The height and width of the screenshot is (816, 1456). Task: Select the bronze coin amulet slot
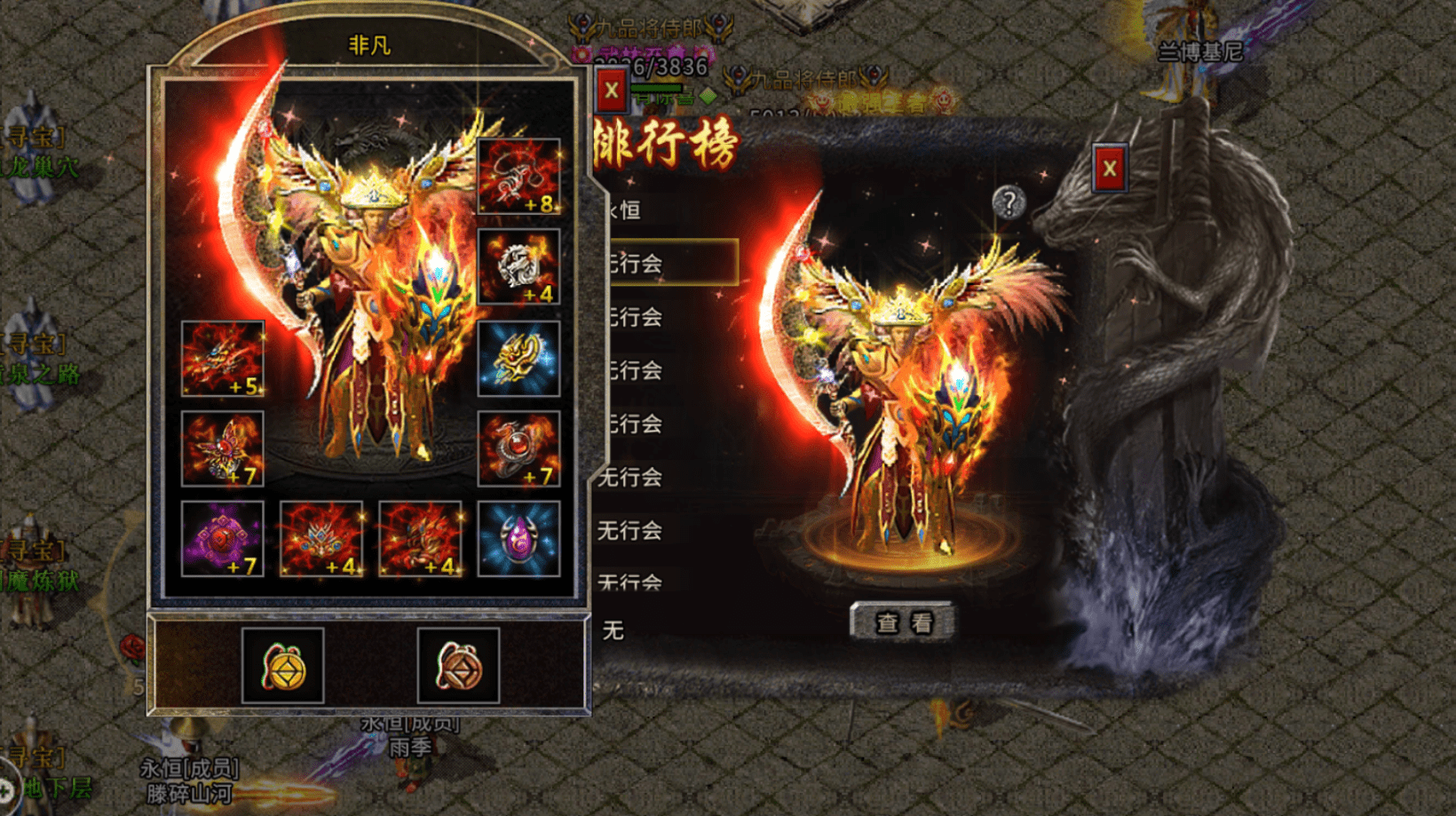coord(458,666)
